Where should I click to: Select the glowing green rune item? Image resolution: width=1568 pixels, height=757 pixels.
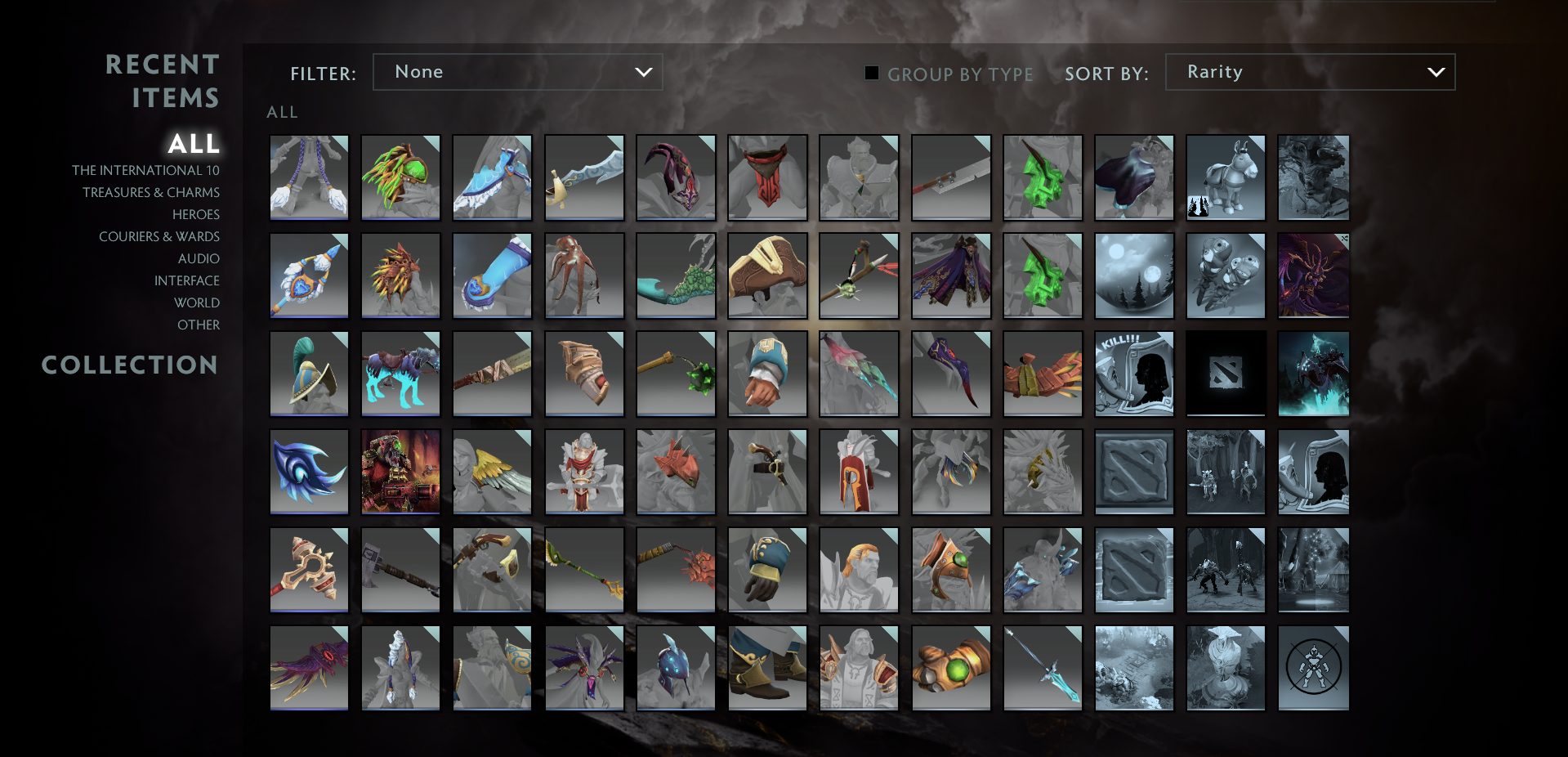point(1042,177)
